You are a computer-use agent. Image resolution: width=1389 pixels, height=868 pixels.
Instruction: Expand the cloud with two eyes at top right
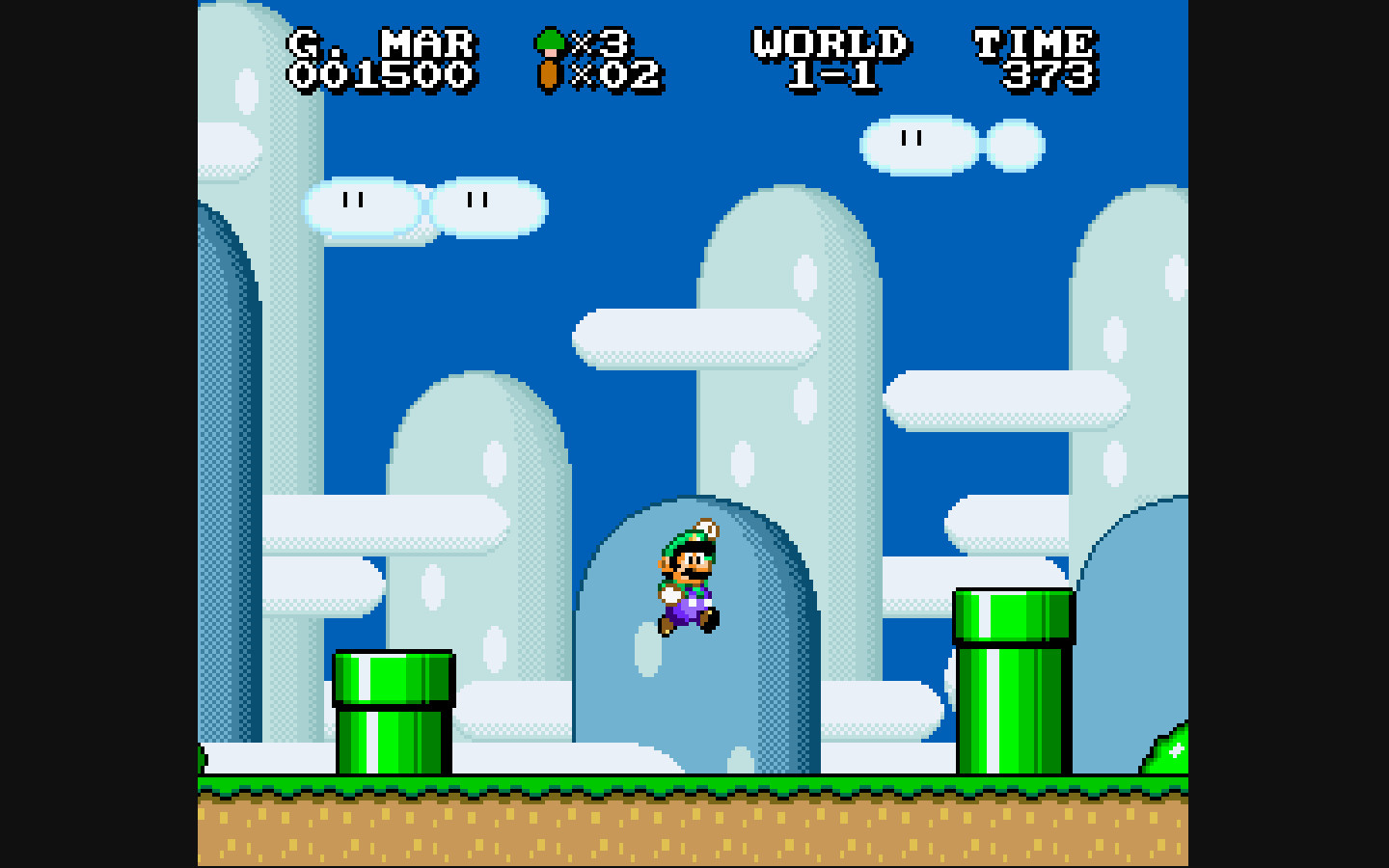coord(916,147)
